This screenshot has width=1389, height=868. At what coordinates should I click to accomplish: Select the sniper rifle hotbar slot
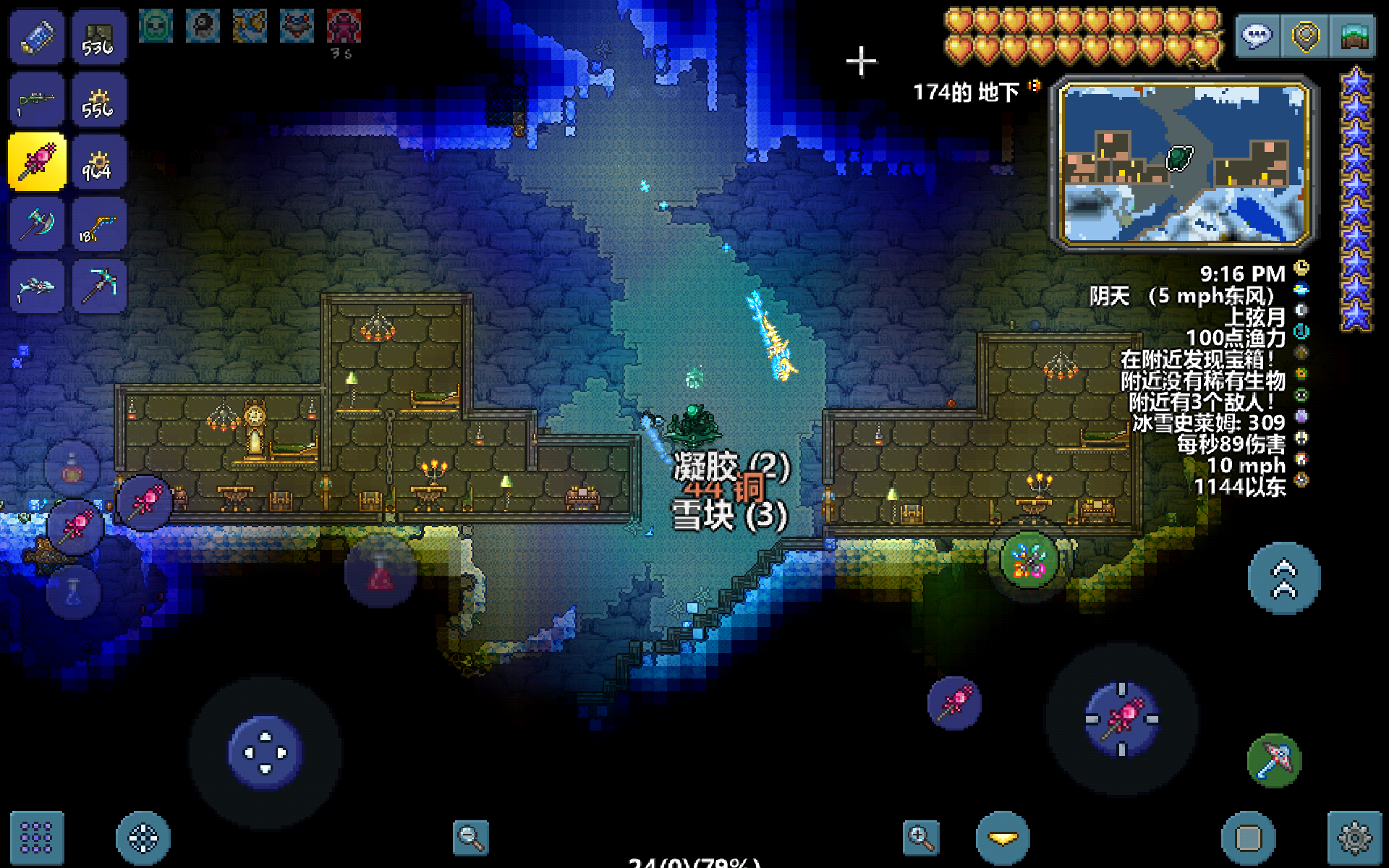(x=37, y=101)
